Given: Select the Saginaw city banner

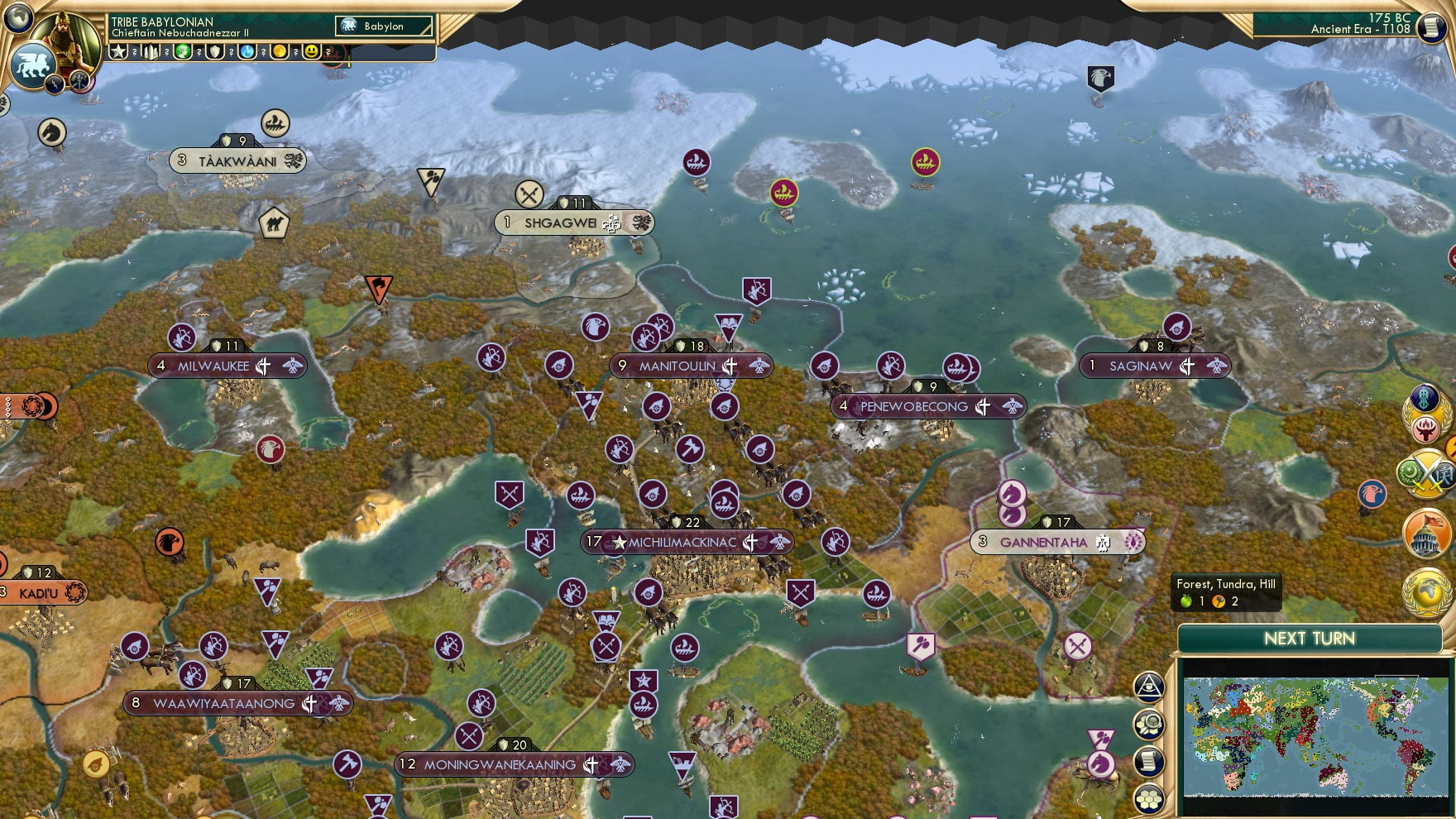Looking at the screenshot, I should [x=1152, y=364].
